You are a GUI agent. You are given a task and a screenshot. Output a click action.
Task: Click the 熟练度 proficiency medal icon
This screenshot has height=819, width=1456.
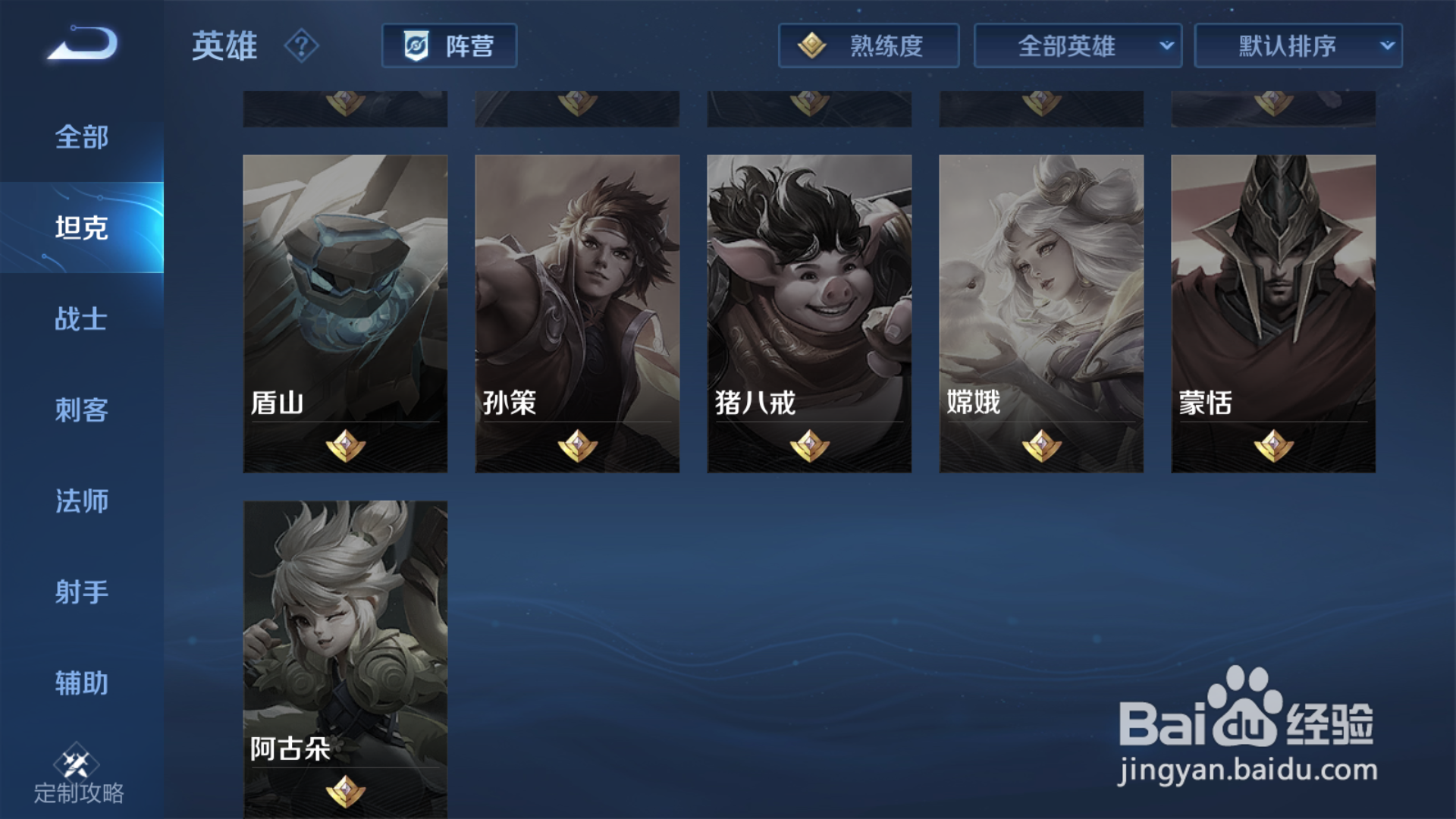(813, 45)
